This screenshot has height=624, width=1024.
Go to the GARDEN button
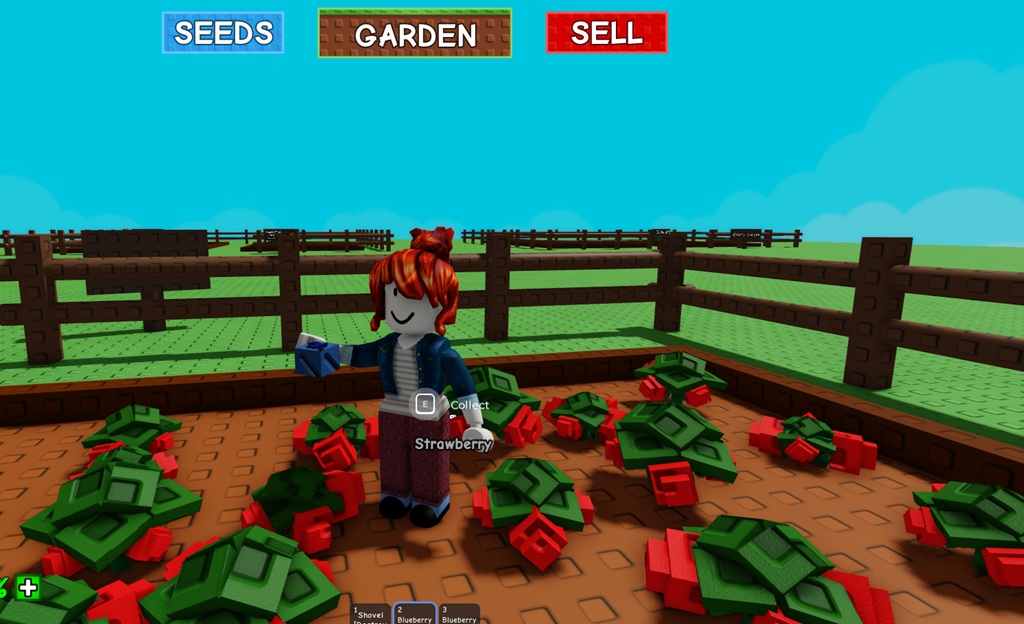[415, 34]
